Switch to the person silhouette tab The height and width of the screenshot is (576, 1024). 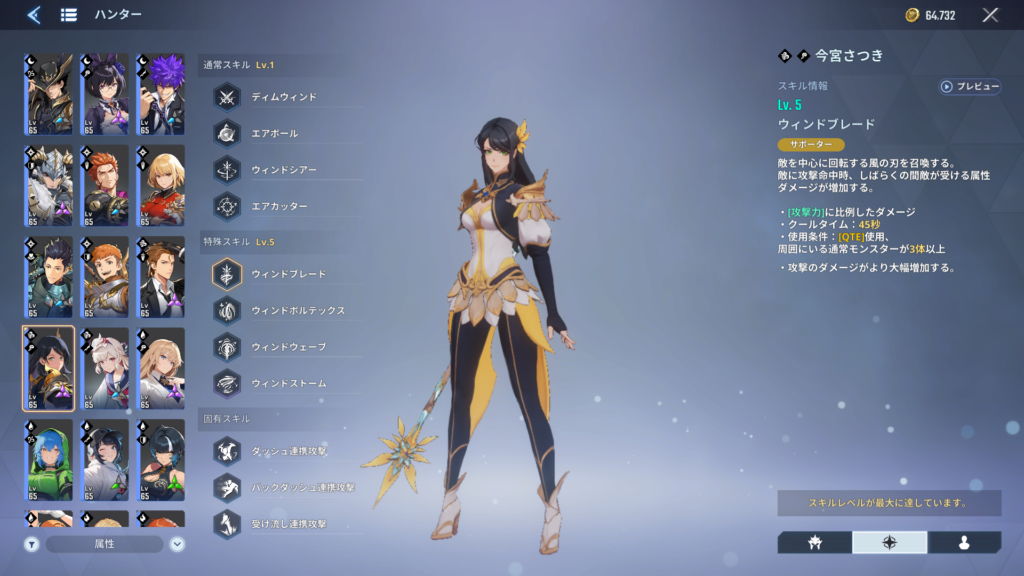tap(964, 542)
